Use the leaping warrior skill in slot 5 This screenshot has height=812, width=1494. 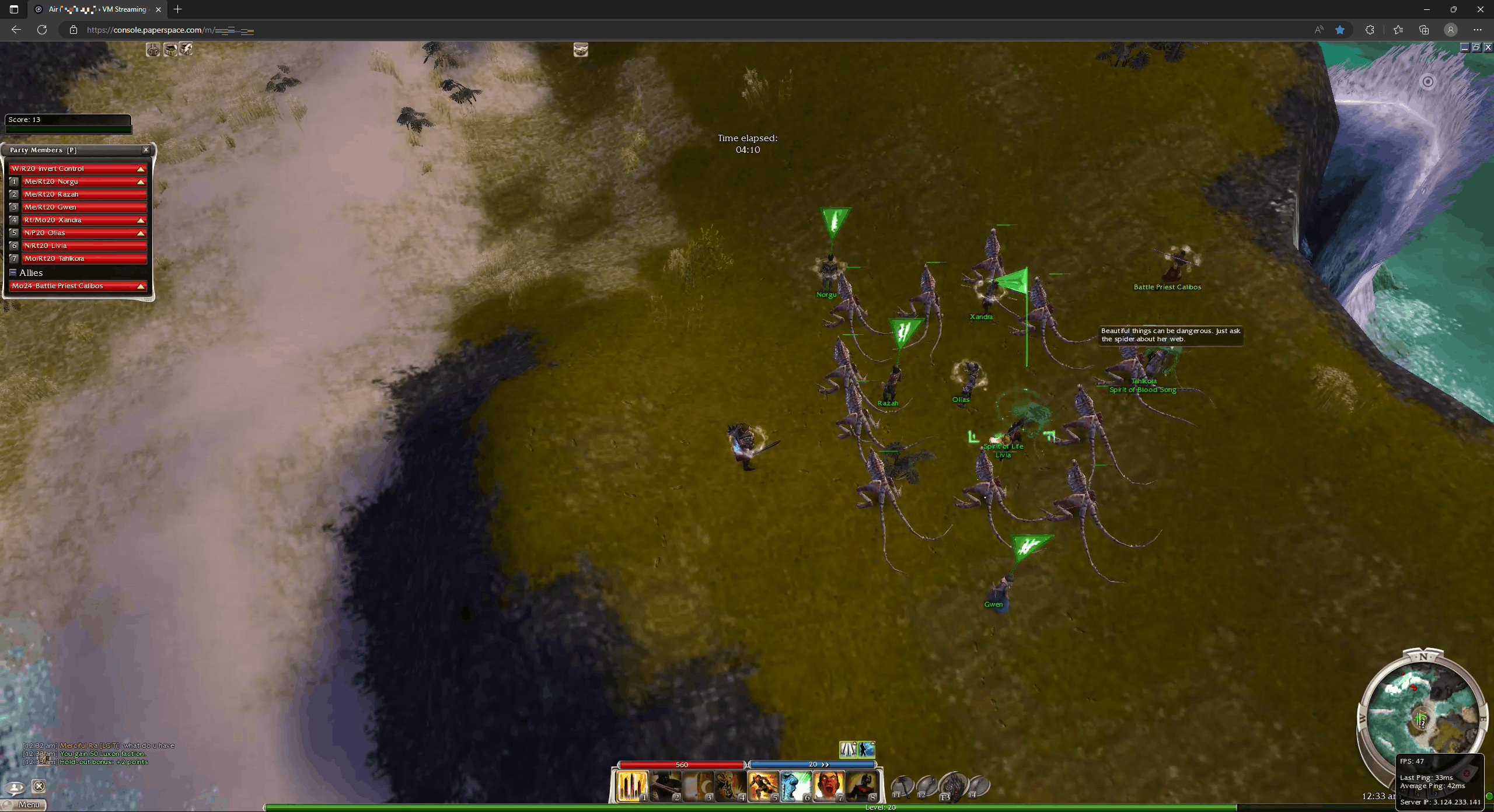[763, 786]
